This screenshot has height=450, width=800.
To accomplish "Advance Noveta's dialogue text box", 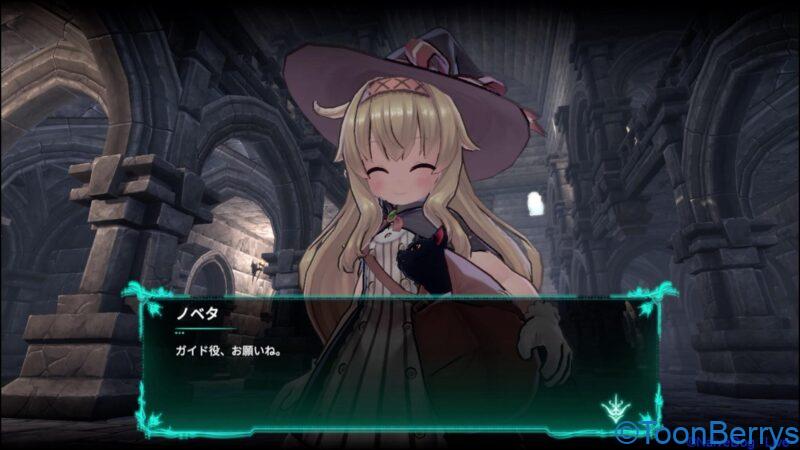I will [x=400, y=362].
